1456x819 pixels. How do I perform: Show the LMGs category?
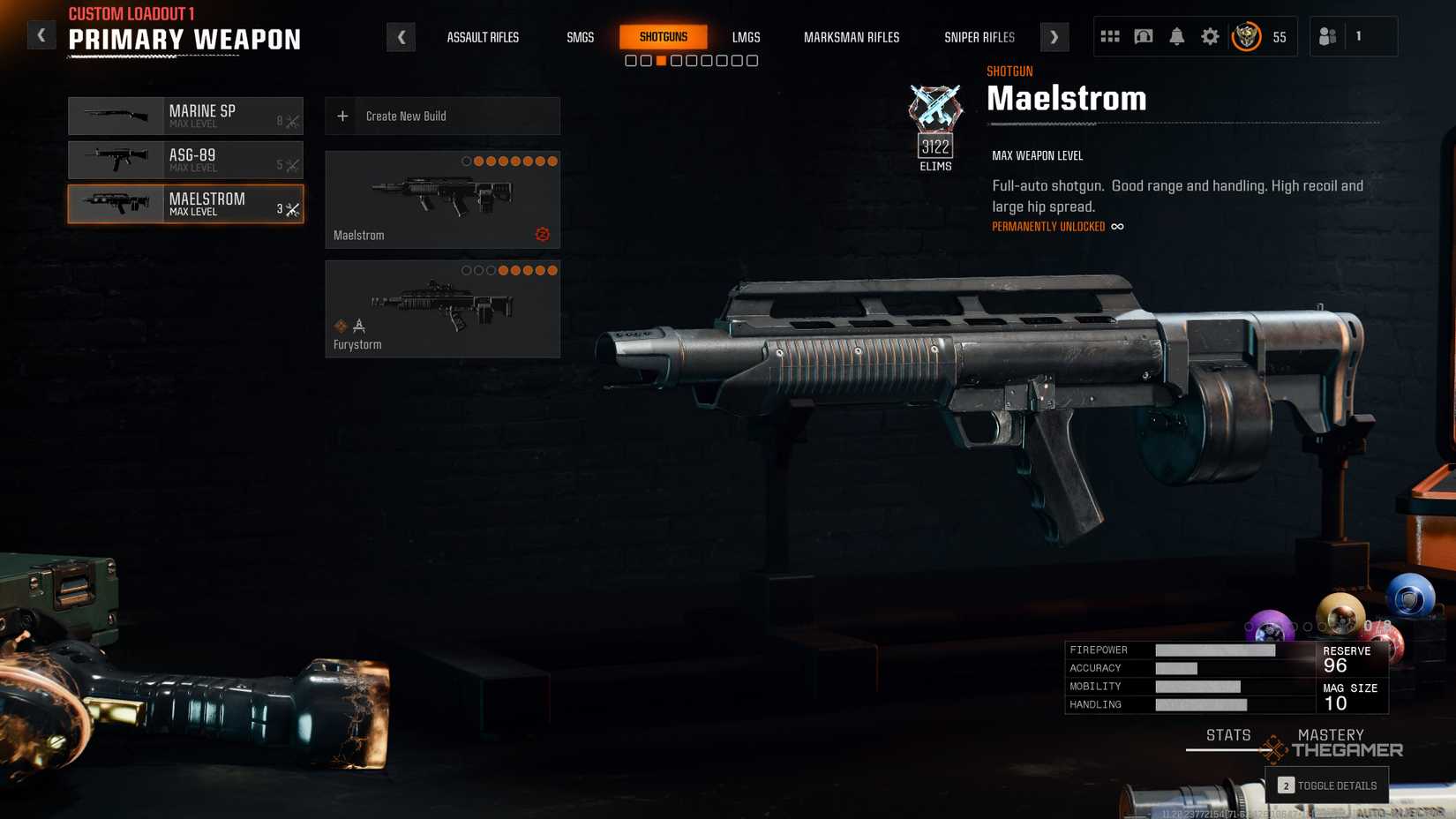coord(746,37)
